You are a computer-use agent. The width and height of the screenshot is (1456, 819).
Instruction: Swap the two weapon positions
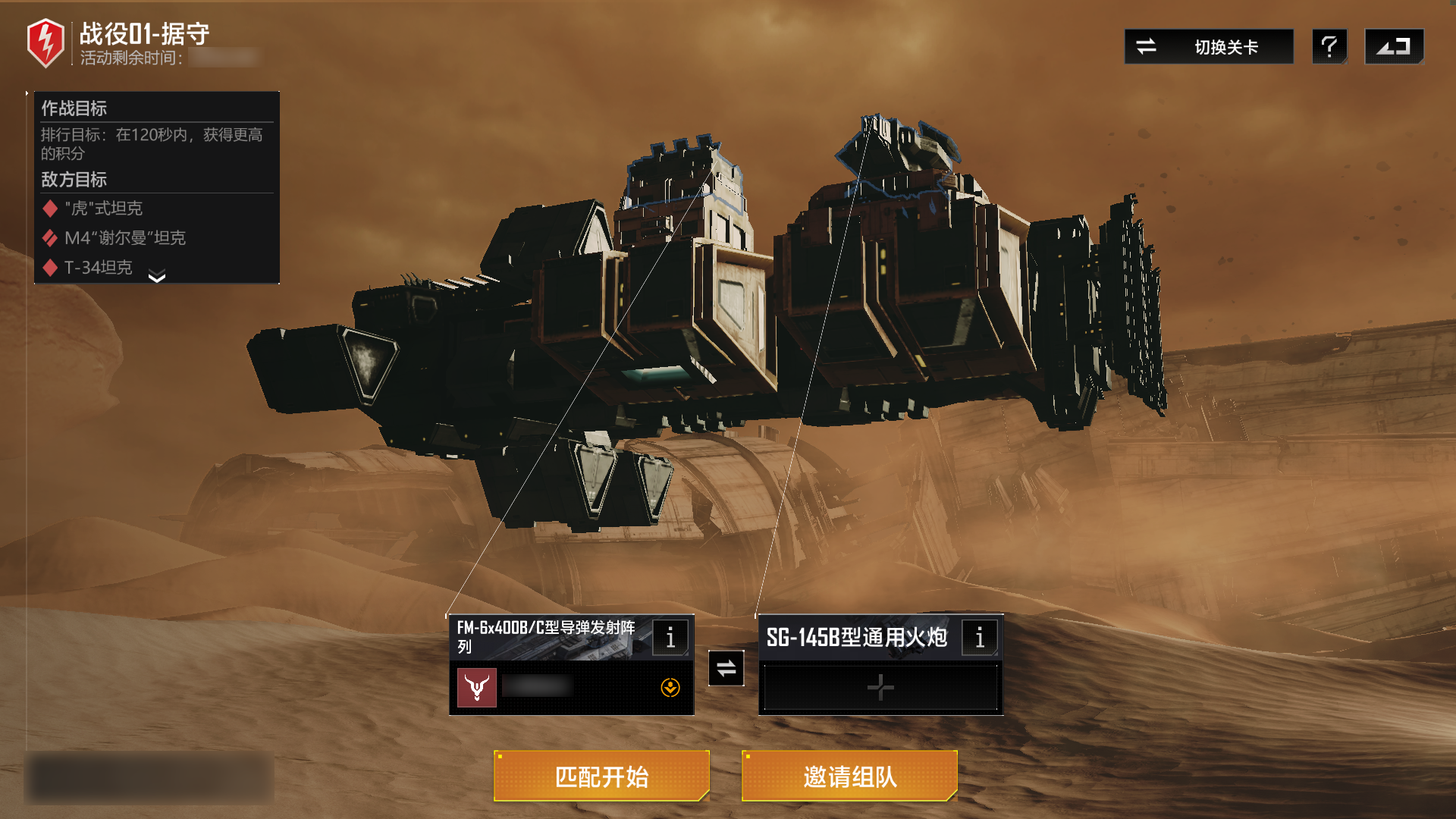click(x=726, y=668)
